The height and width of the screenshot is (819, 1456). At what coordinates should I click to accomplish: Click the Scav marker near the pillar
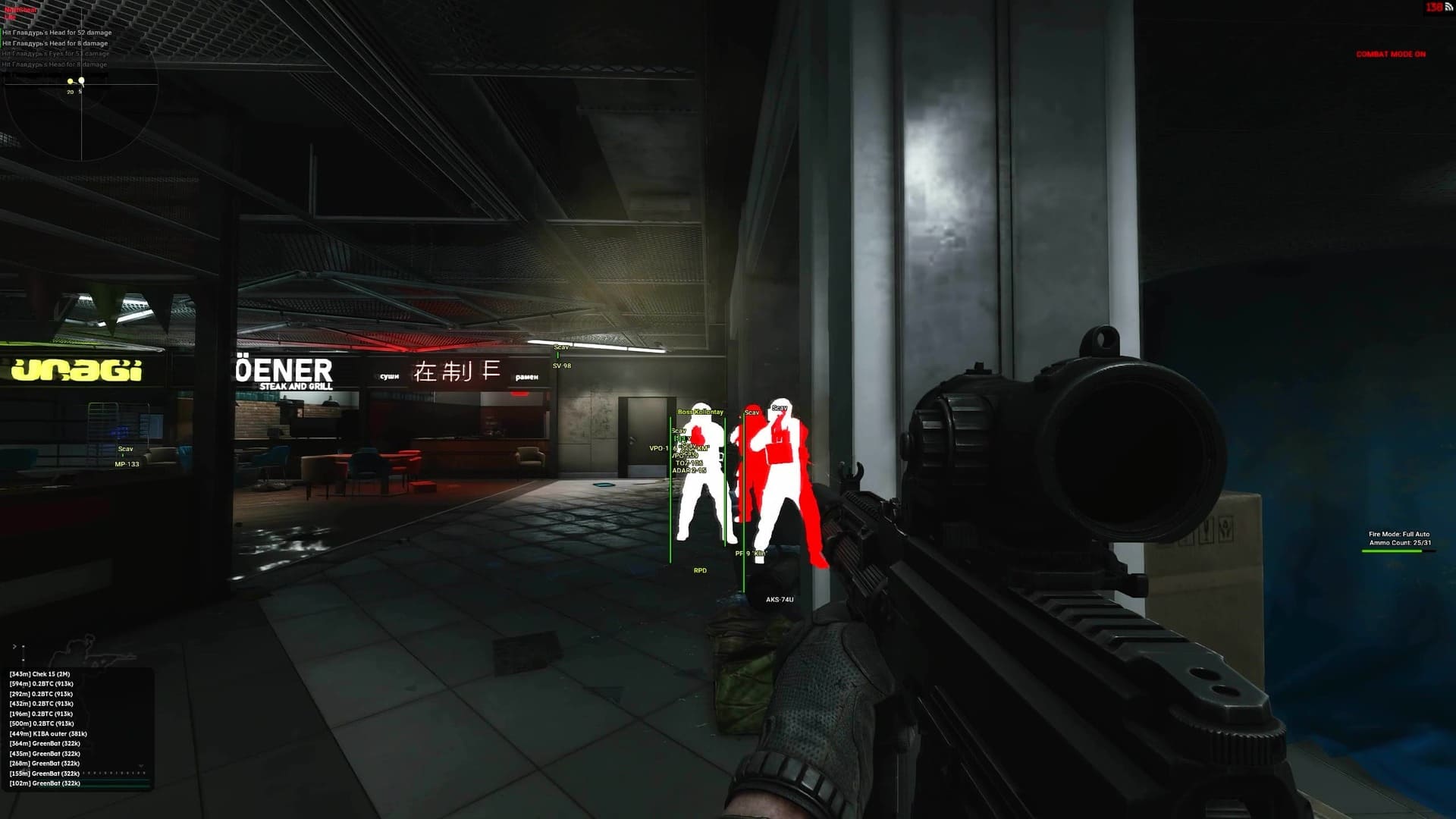780,407
